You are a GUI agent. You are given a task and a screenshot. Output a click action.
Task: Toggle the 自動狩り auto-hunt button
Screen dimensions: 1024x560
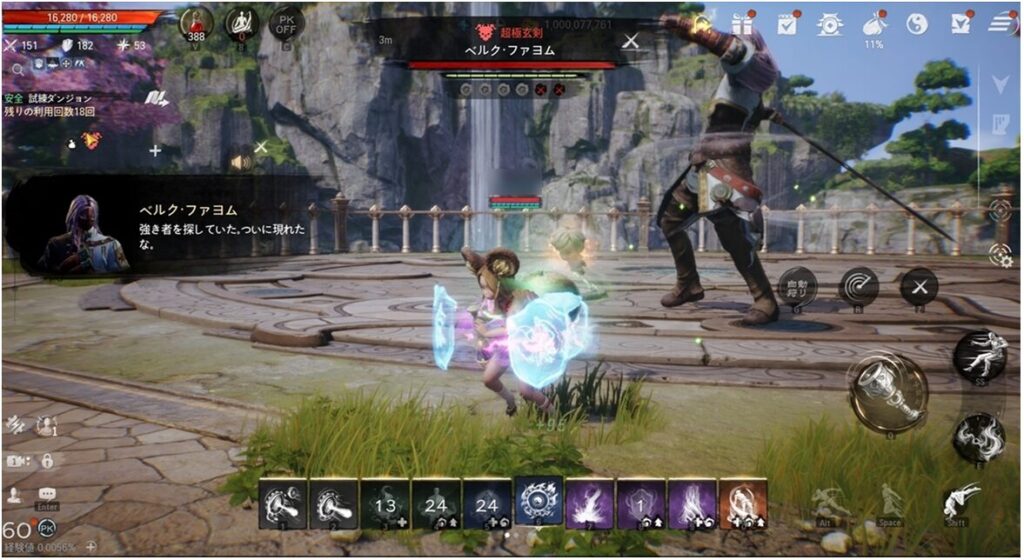click(797, 287)
